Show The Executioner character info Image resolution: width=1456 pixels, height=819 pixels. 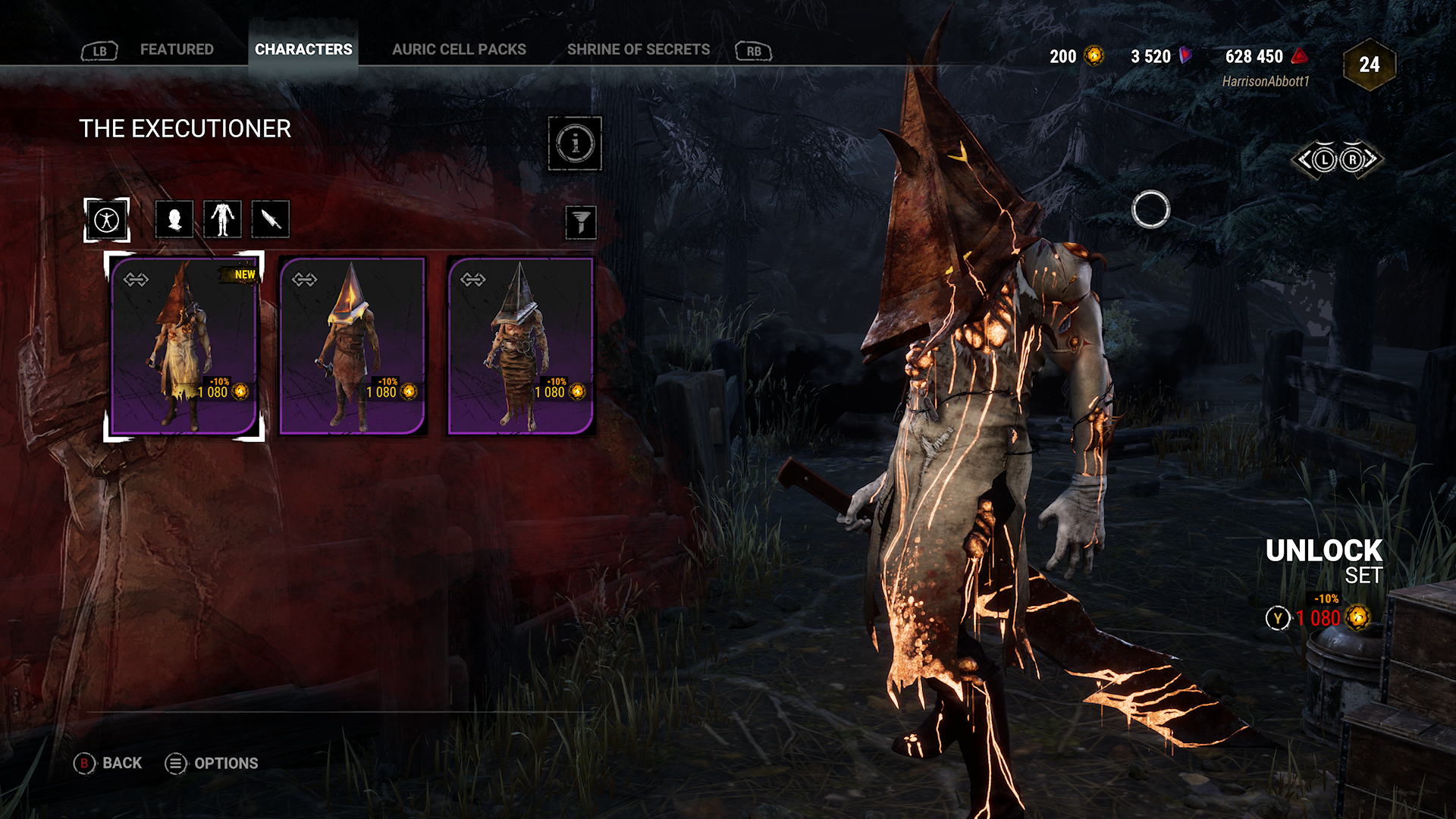click(x=575, y=143)
